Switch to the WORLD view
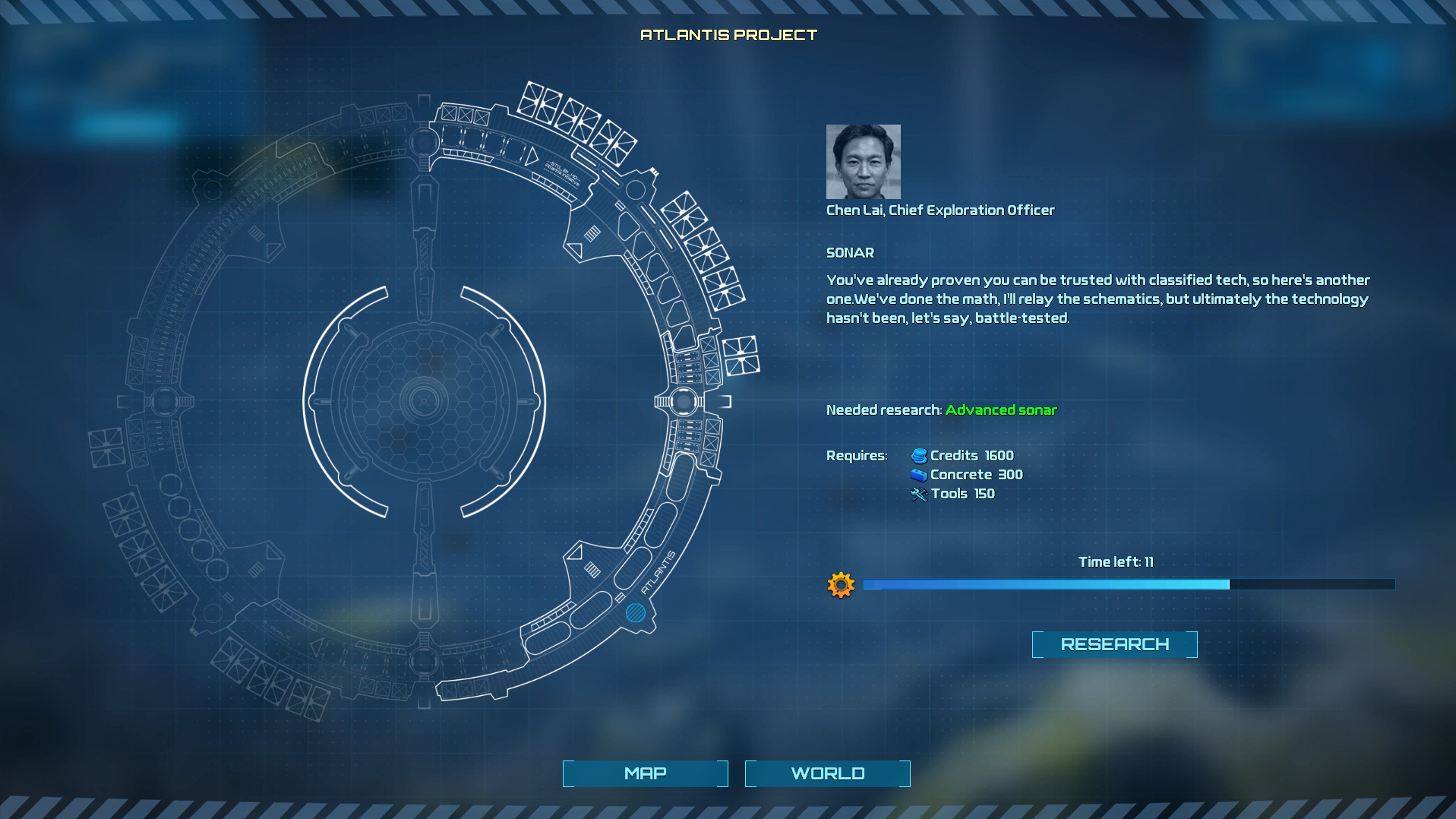 tap(827, 773)
